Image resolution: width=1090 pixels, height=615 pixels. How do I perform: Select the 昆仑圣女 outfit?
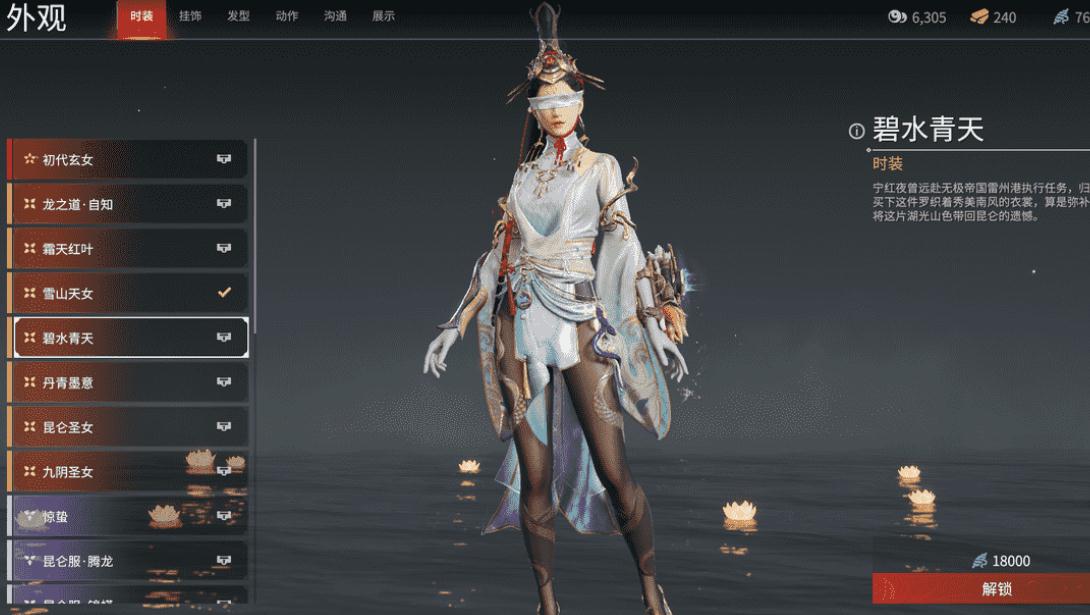tap(128, 427)
